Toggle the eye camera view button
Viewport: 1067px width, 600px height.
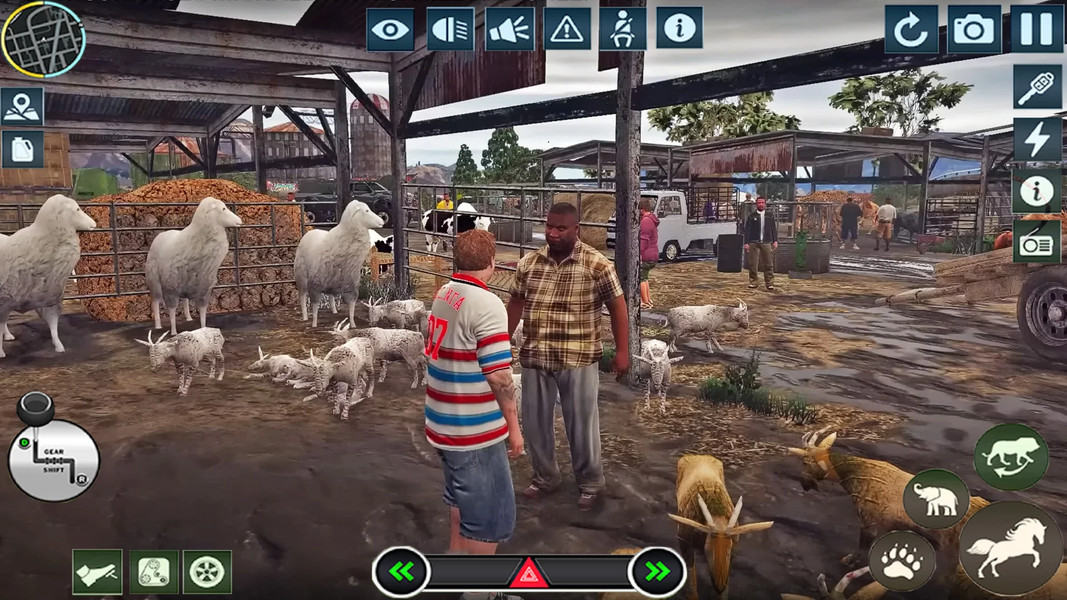pos(390,30)
